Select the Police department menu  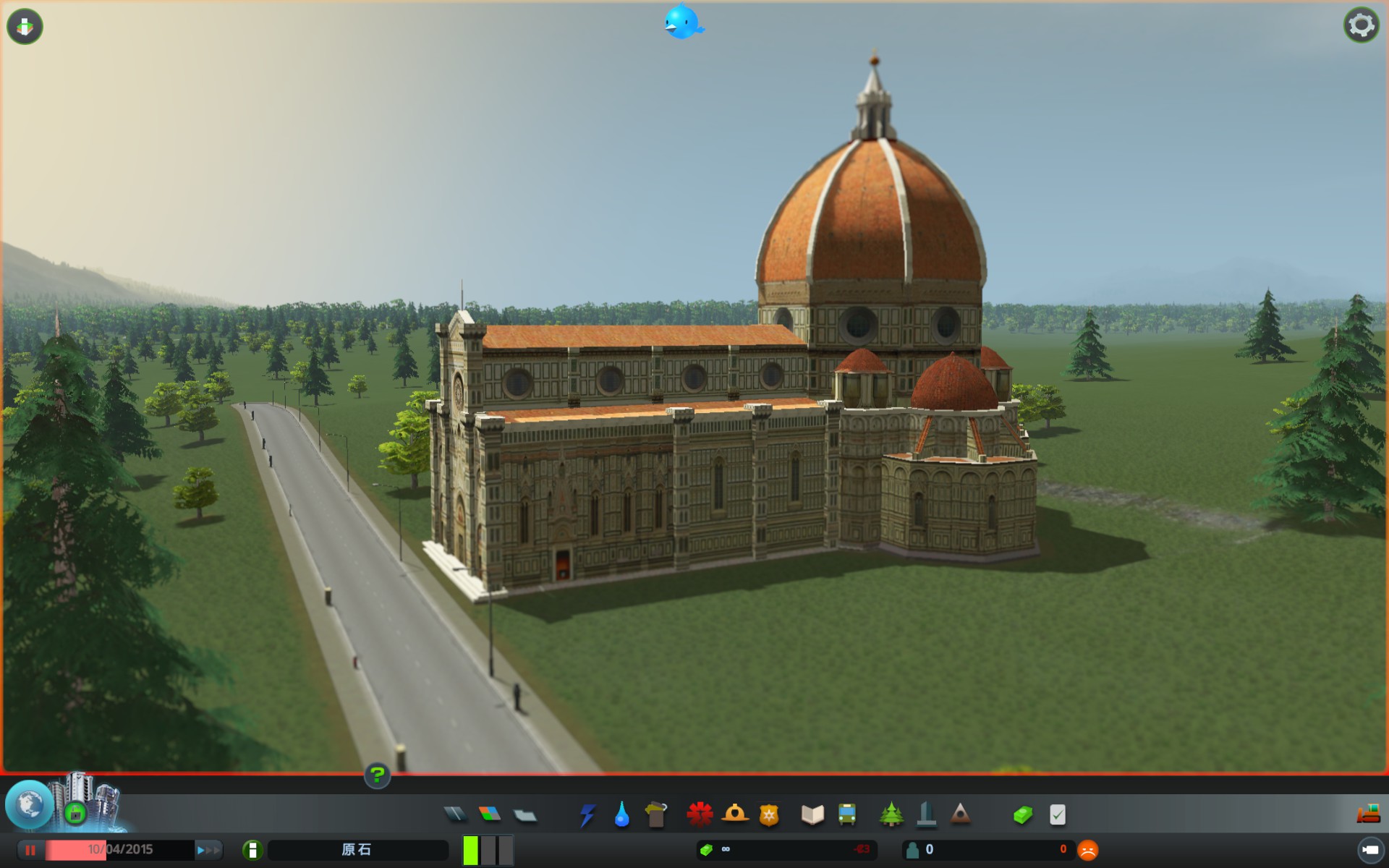(770, 814)
